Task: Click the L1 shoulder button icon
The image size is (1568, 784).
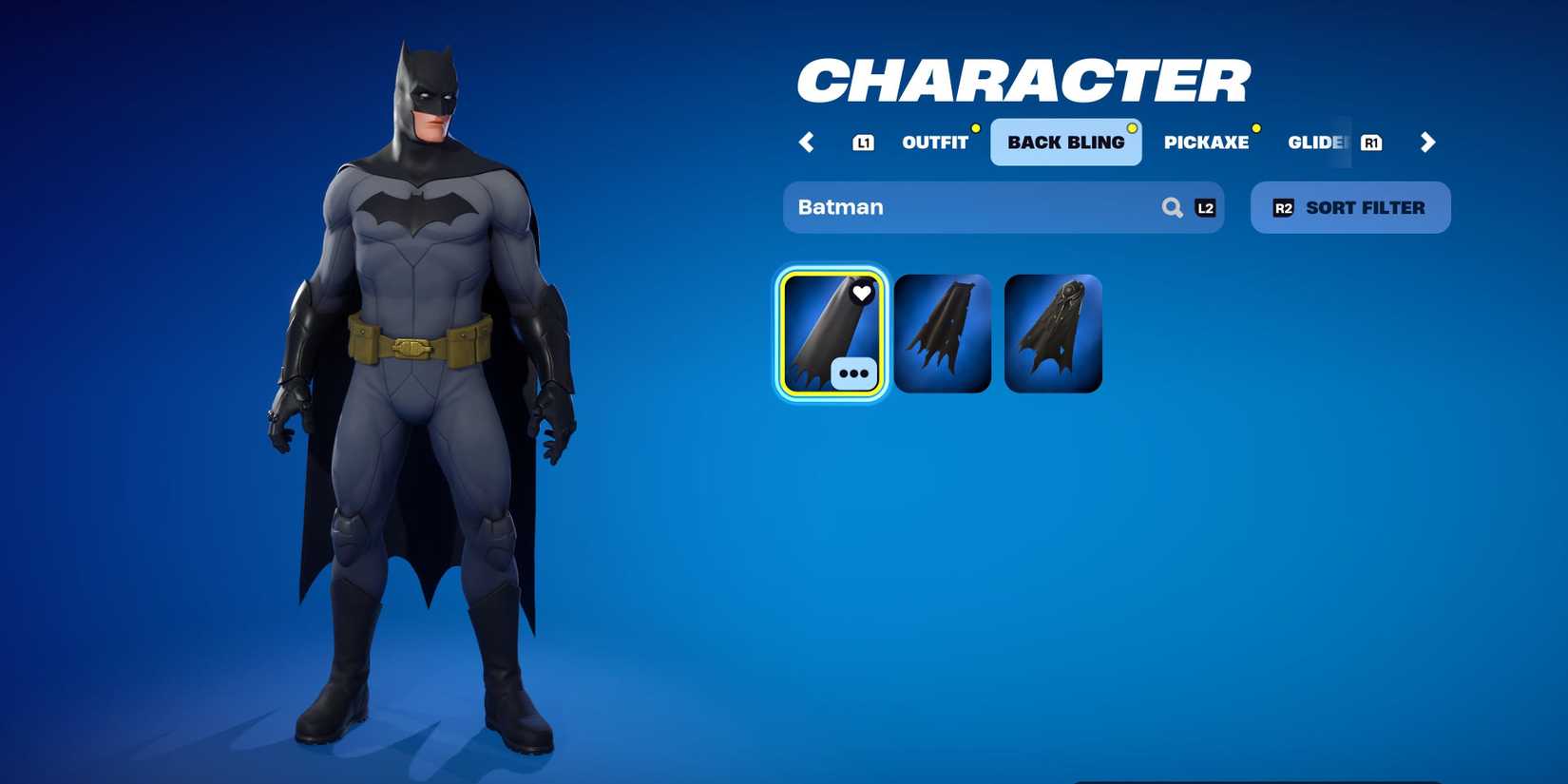Action: point(865,143)
